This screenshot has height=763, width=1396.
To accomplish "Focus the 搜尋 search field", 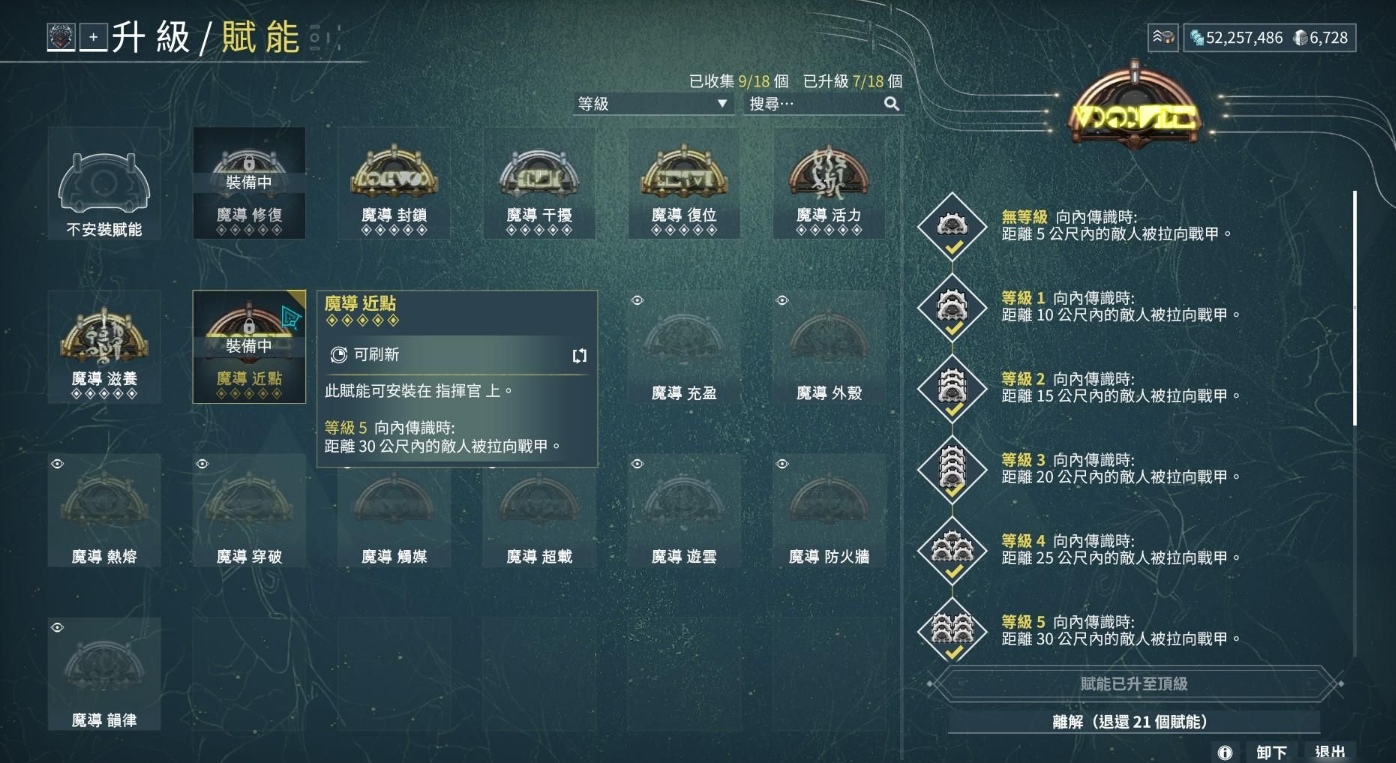I will pos(812,103).
